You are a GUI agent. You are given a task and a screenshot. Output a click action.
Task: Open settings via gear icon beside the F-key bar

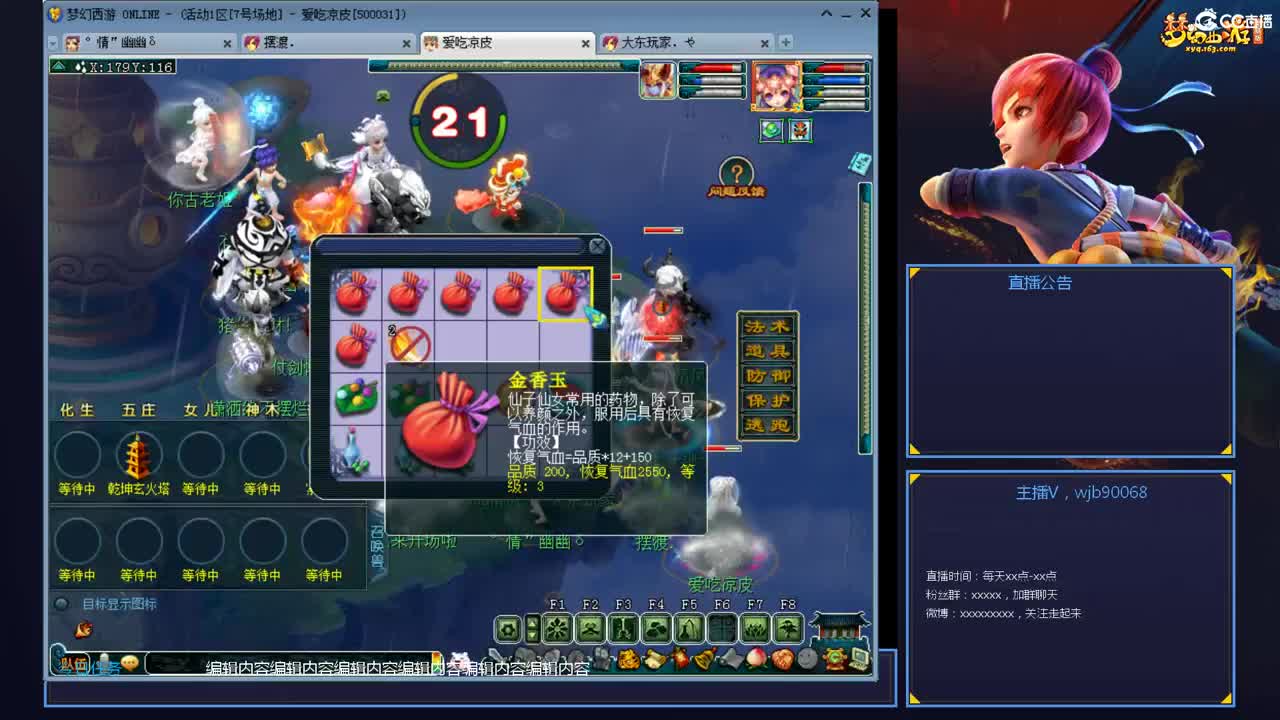pos(508,627)
